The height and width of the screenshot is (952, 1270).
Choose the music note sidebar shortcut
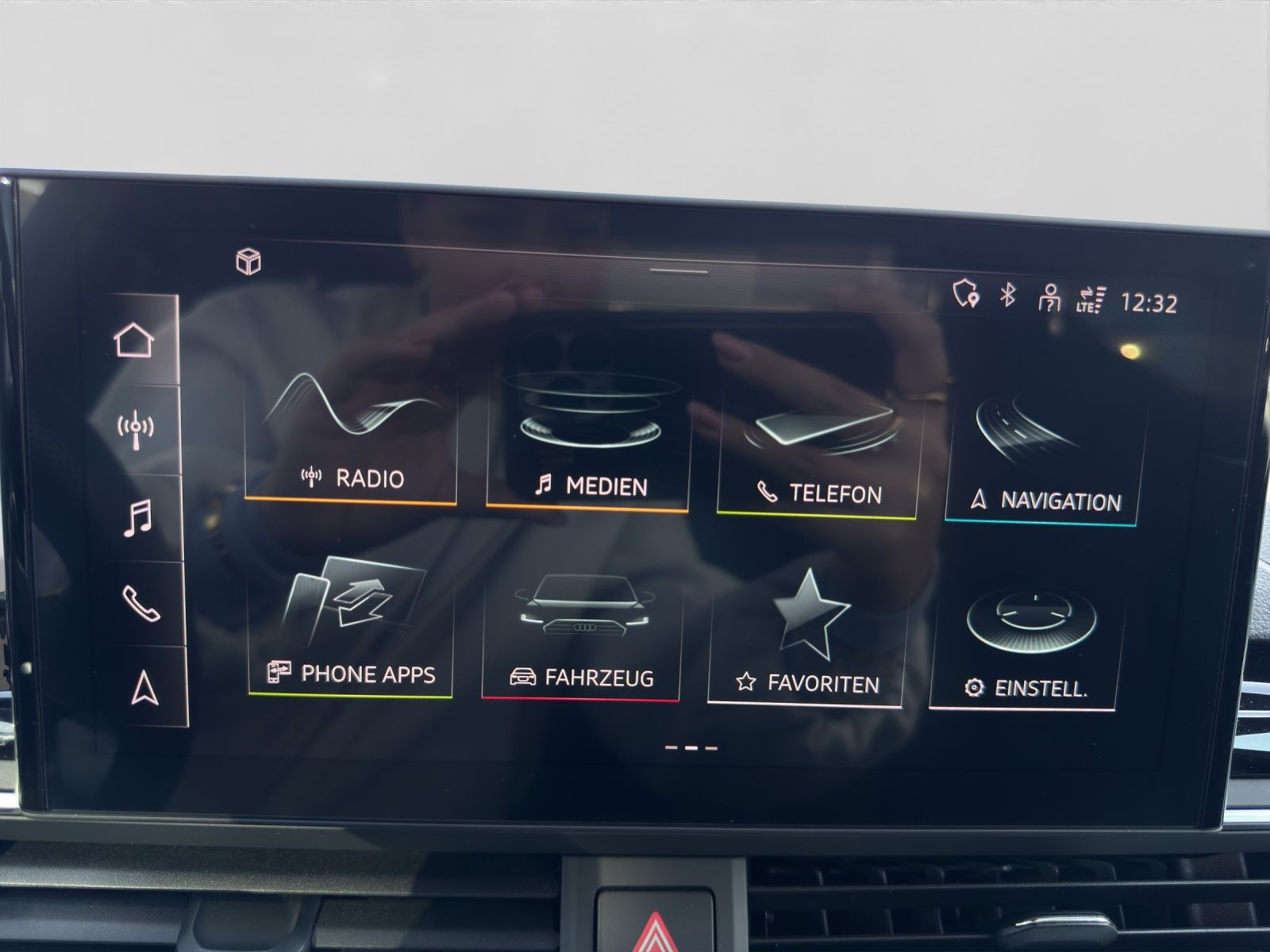138,518
